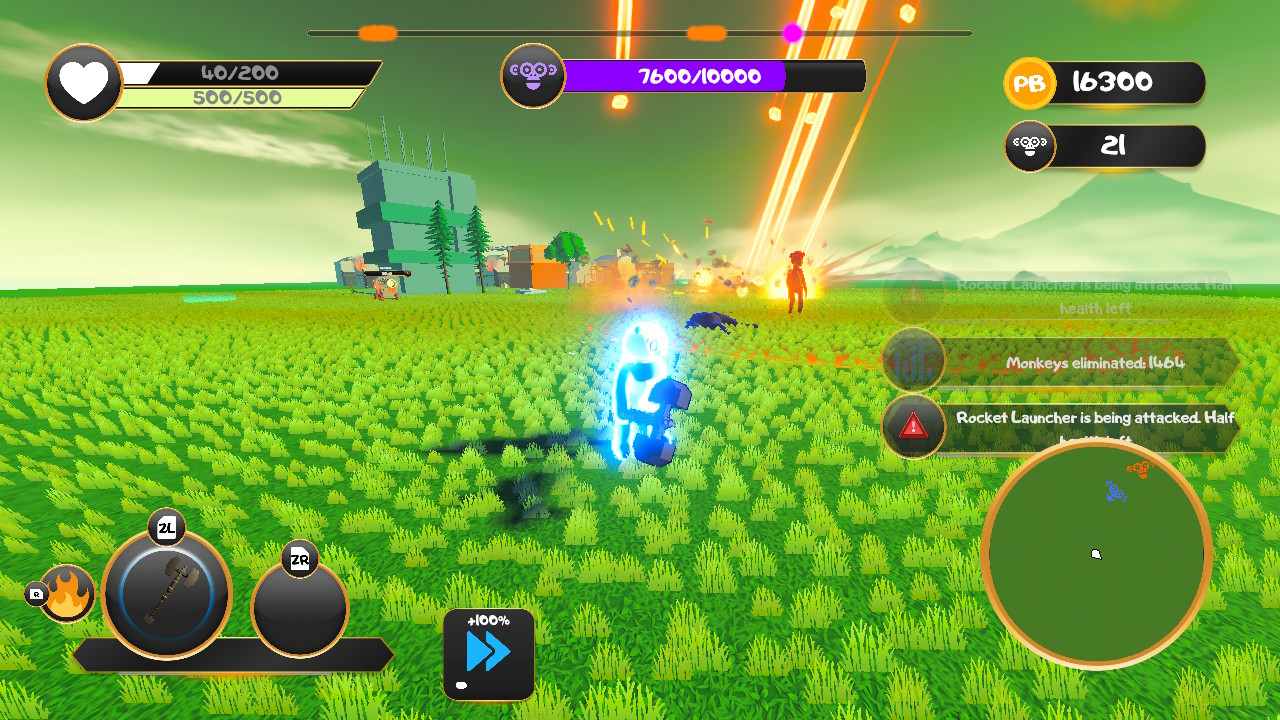Click the monkey counter icon below PB

click(1030, 146)
